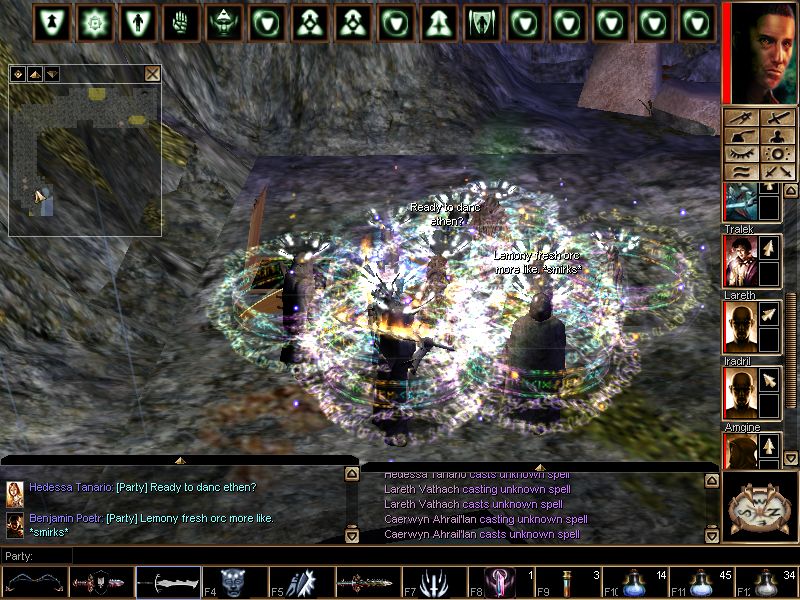
Task: Use the blue potion with 14 charges
Action: point(635,583)
